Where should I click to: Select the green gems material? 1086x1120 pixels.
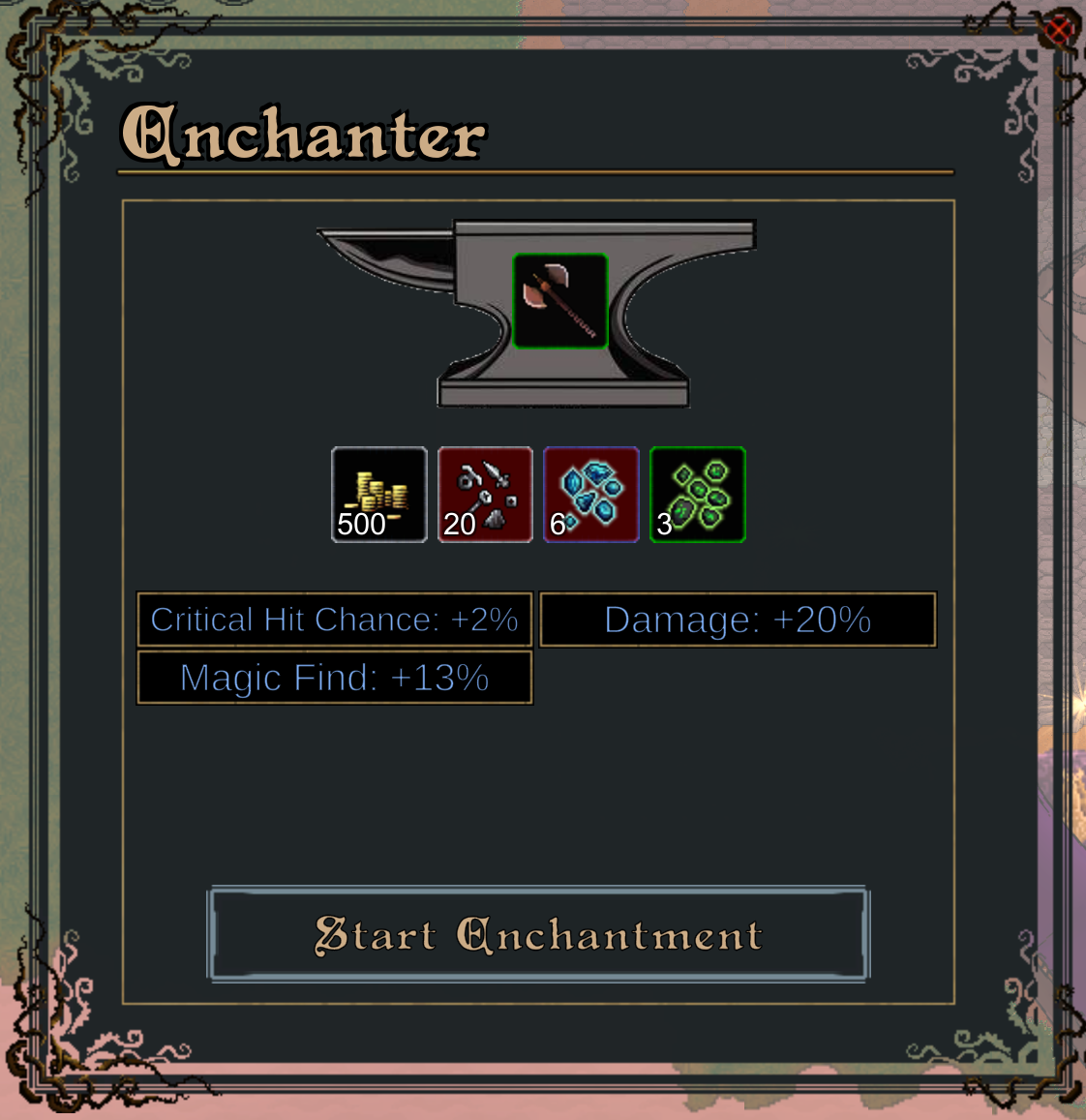[x=698, y=495]
